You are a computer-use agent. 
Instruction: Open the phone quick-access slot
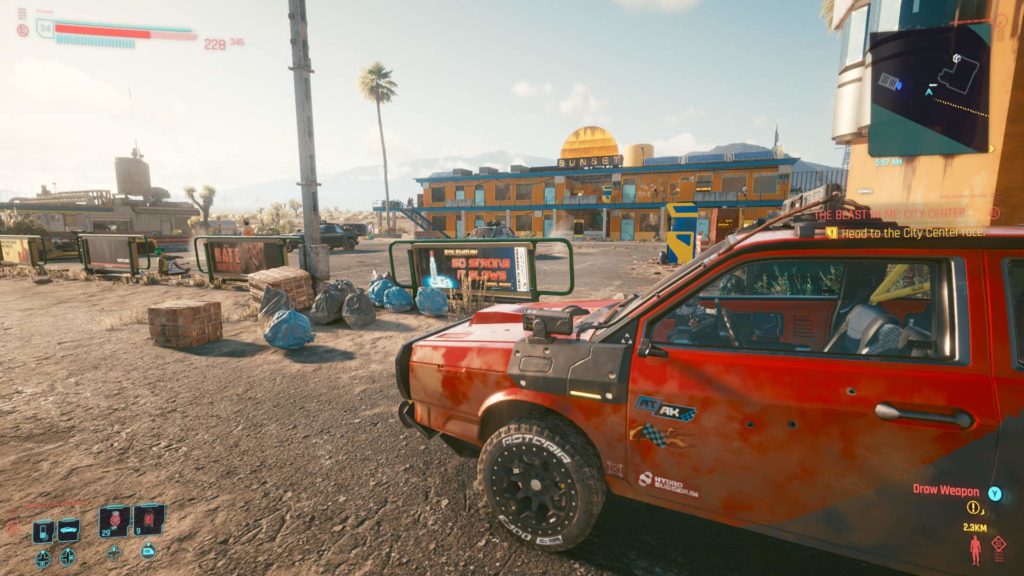43,531
